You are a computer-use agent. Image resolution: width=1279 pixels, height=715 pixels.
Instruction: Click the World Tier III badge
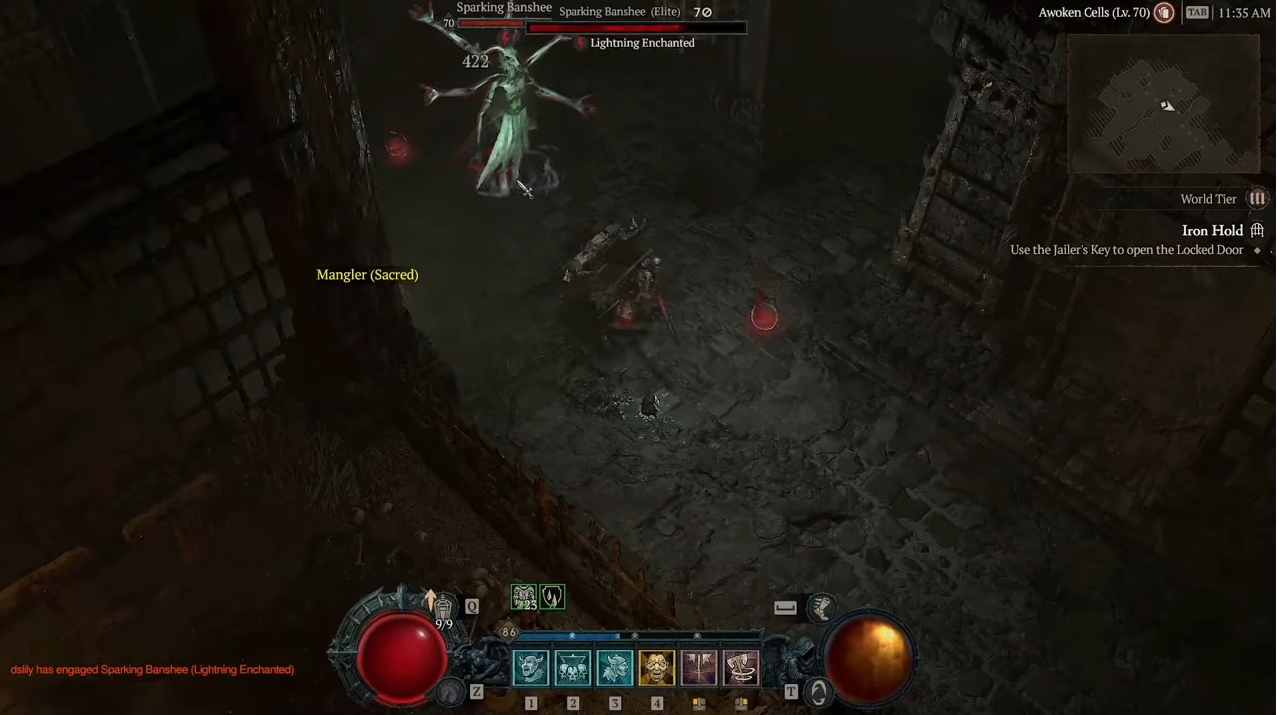(1257, 199)
